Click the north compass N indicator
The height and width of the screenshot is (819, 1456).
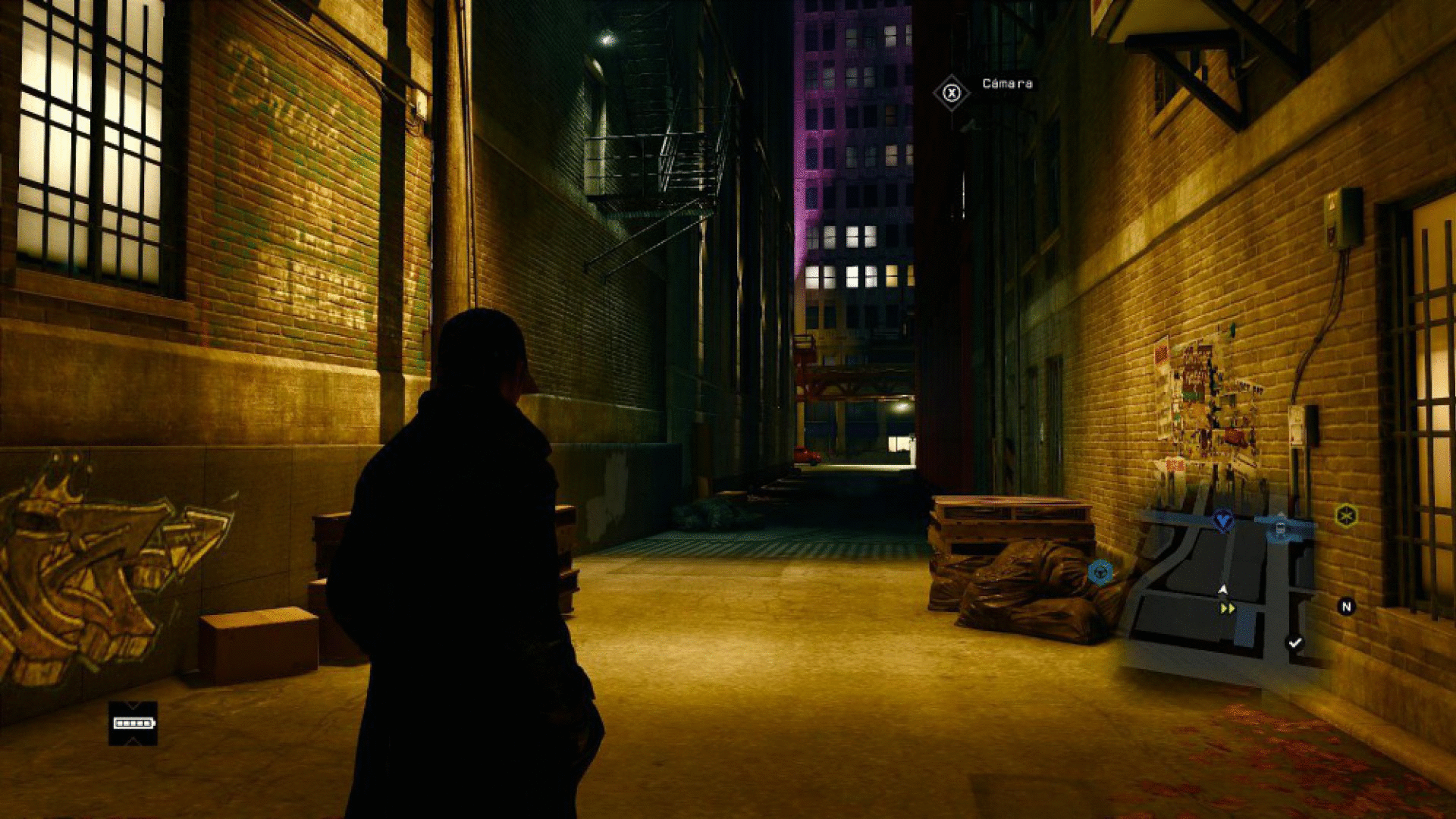(1346, 607)
